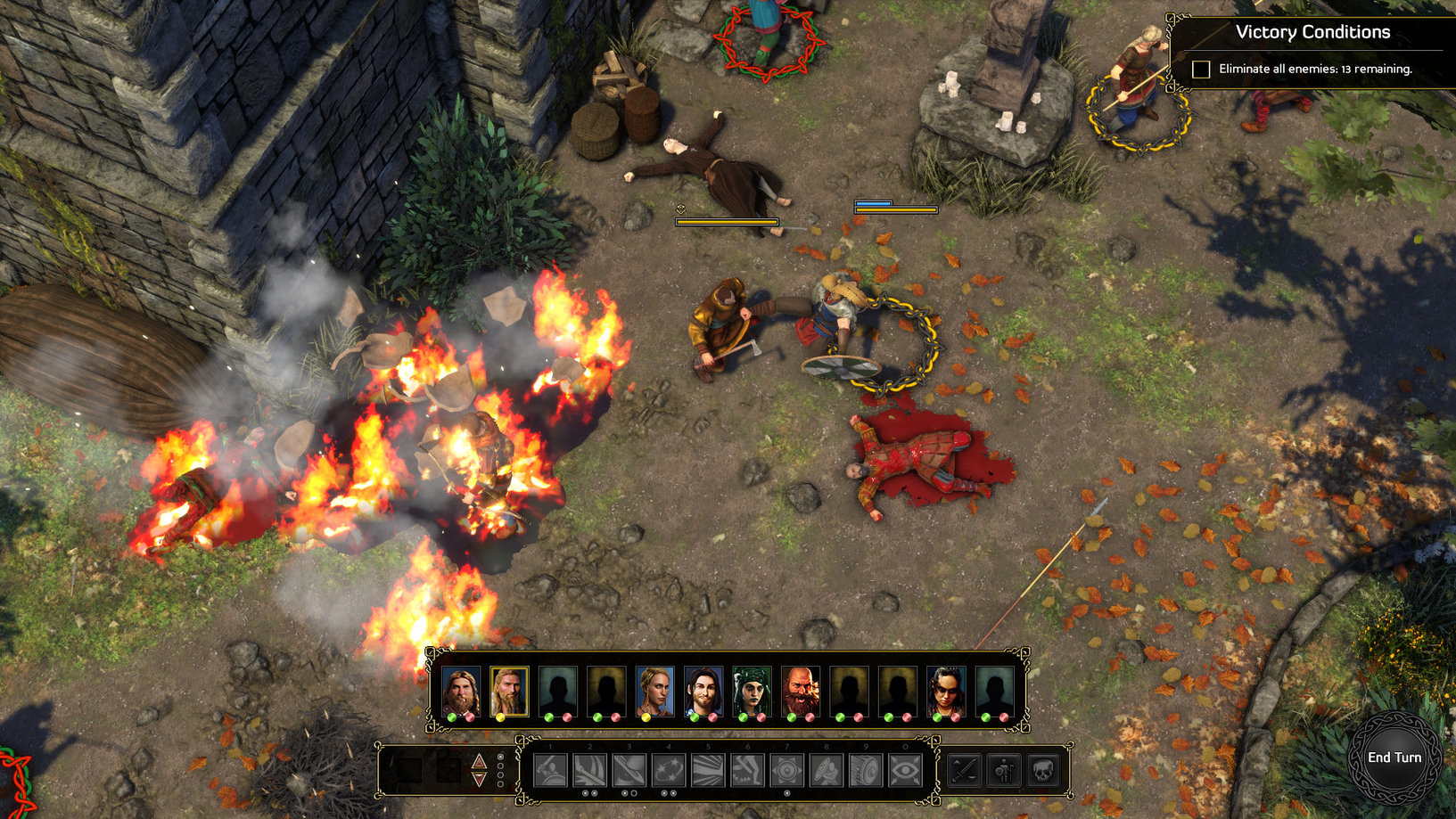Pick the woman with black eye paint portrait
The image size is (1456, 819).
click(945, 691)
